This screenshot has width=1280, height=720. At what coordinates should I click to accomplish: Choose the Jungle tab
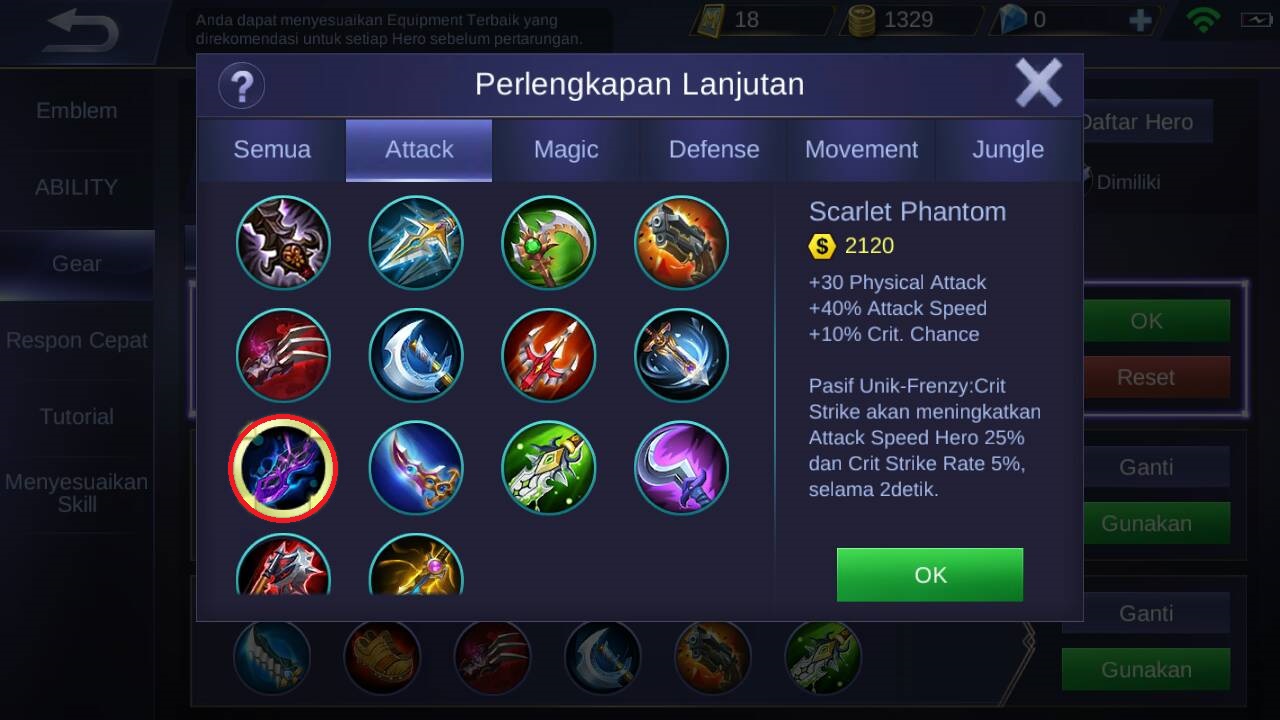(x=1008, y=150)
